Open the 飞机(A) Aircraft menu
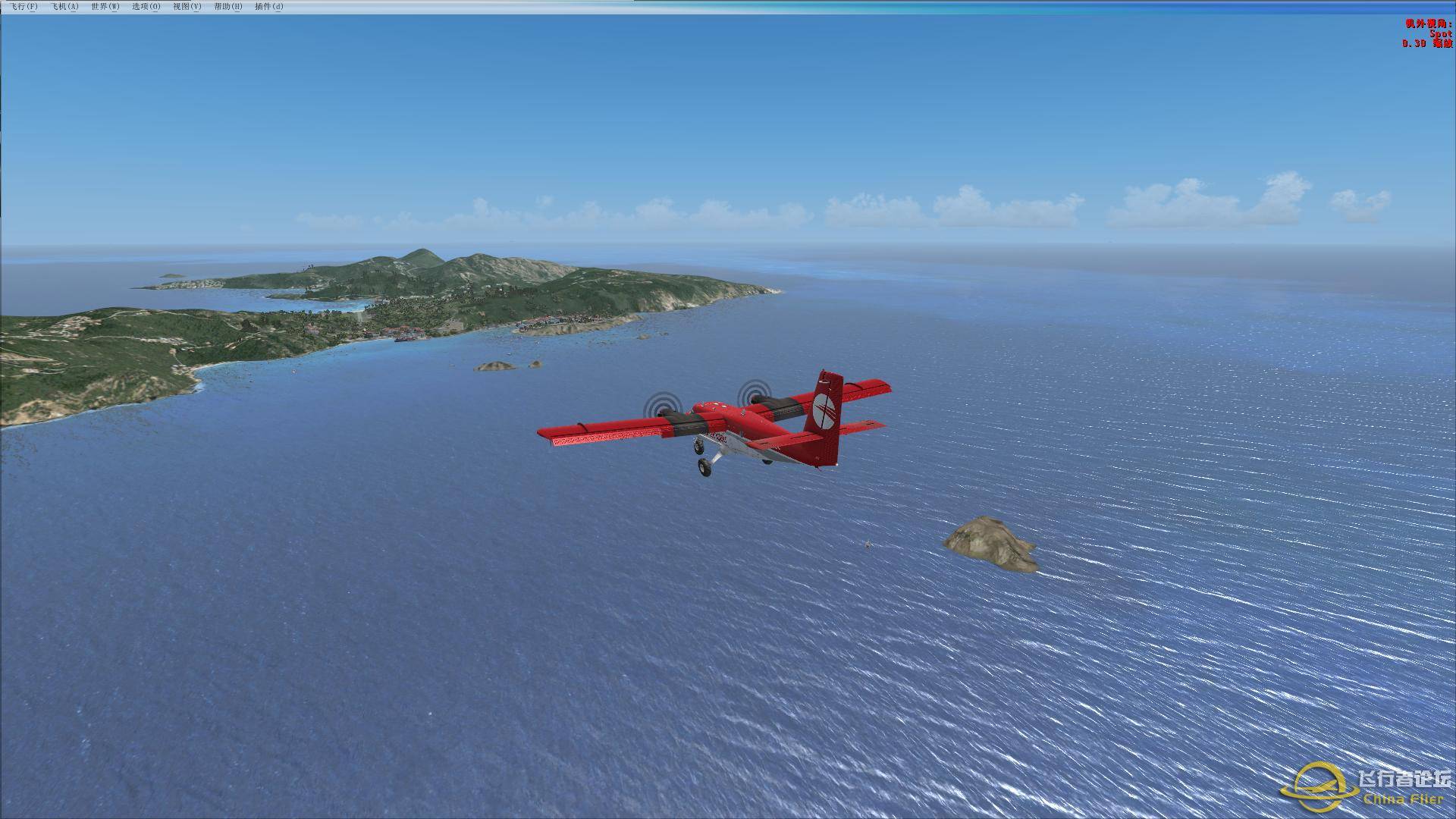This screenshot has height=819, width=1456. [64, 7]
